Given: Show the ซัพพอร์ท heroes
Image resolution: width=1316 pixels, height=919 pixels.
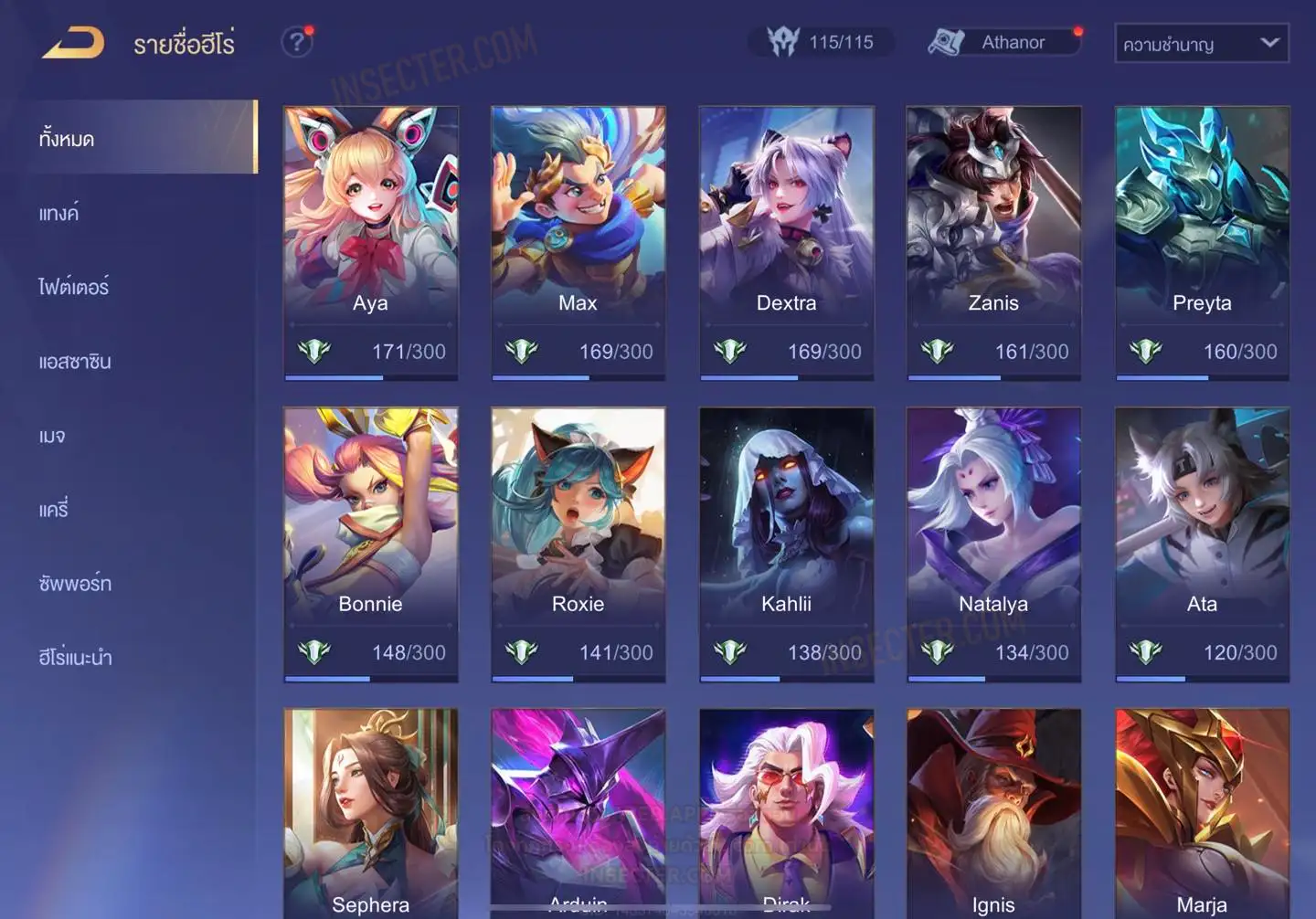Looking at the screenshot, I should pos(75,584).
